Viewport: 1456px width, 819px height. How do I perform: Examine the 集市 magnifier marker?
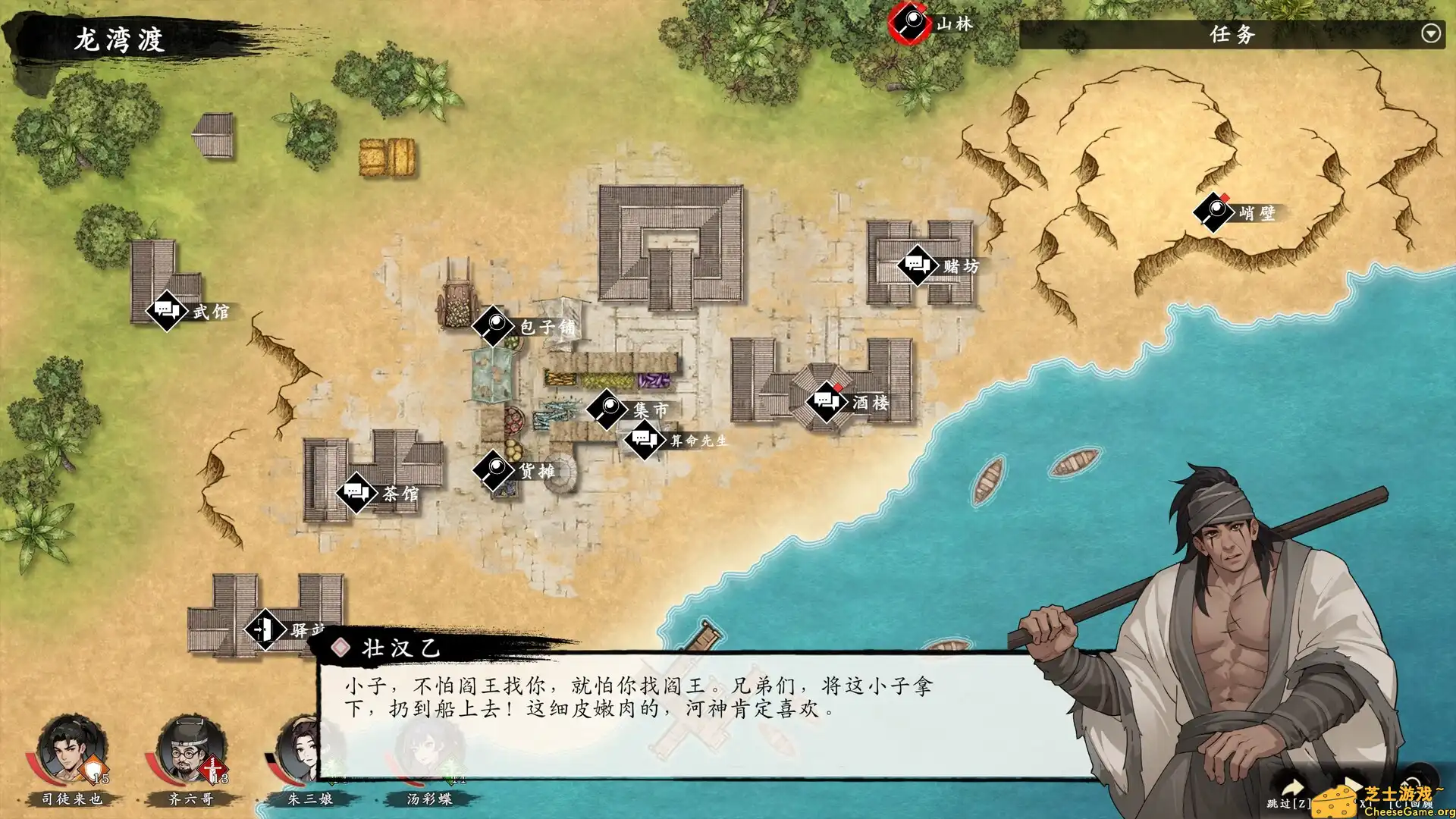[x=607, y=408]
